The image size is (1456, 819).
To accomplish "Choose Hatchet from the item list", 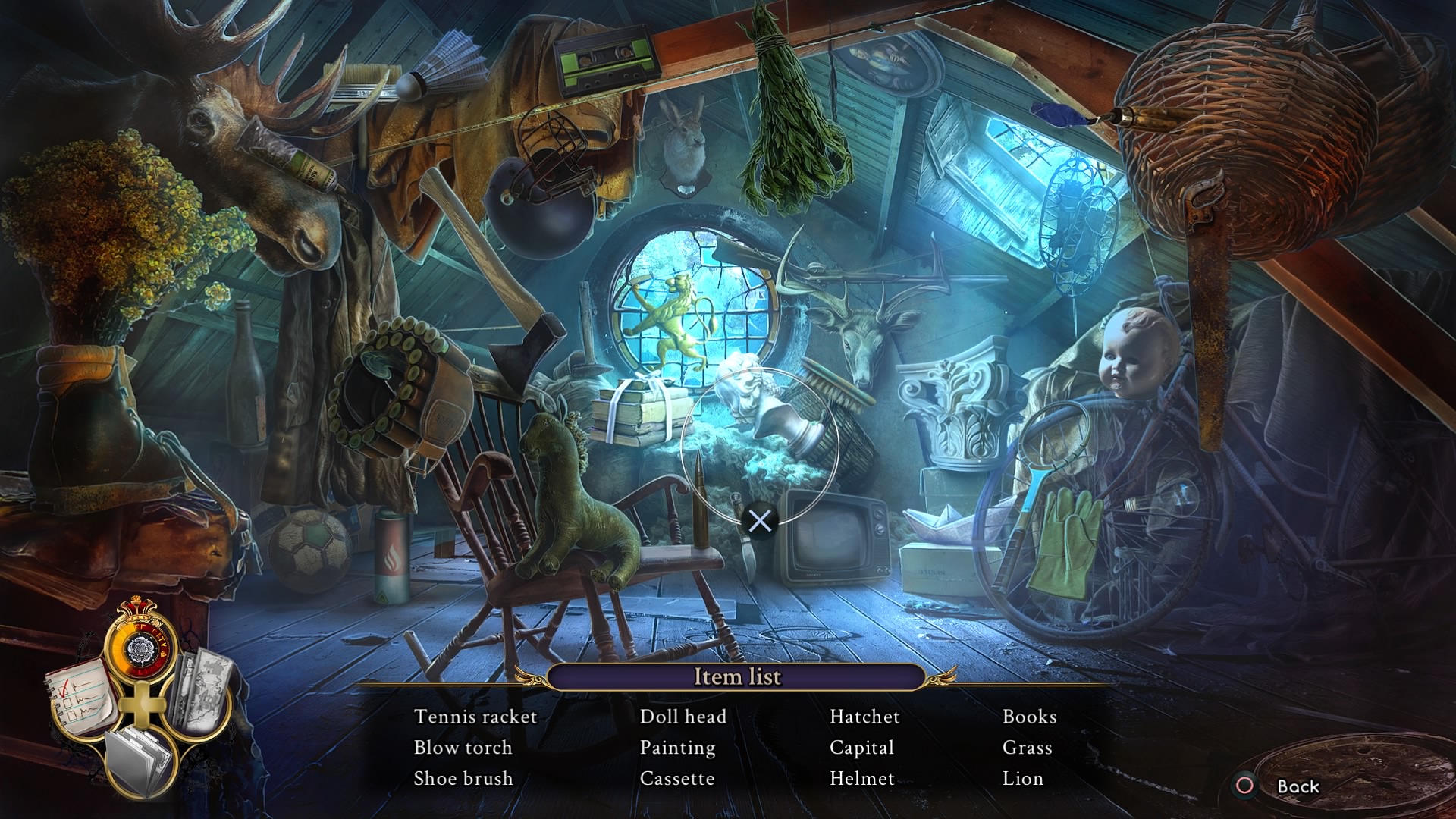I will (864, 717).
